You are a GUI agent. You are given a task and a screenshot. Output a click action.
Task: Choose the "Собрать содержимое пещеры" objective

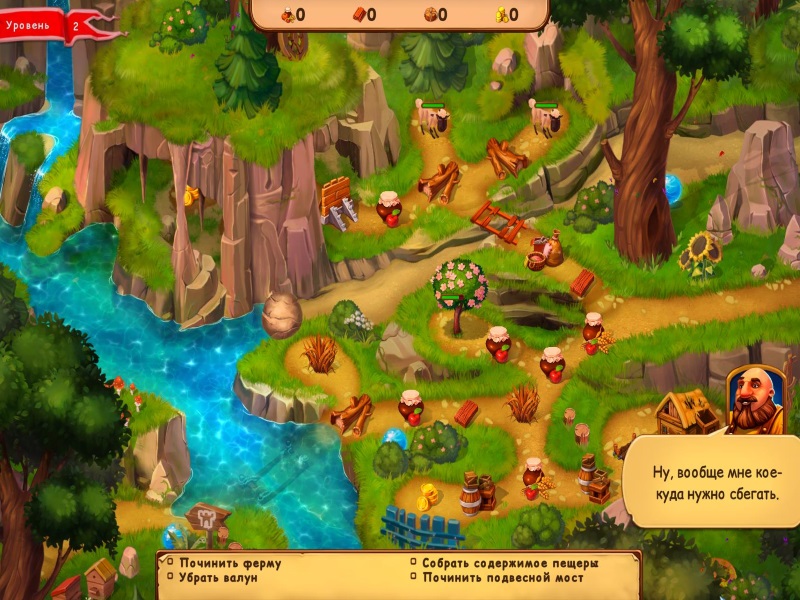coord(509,563)
